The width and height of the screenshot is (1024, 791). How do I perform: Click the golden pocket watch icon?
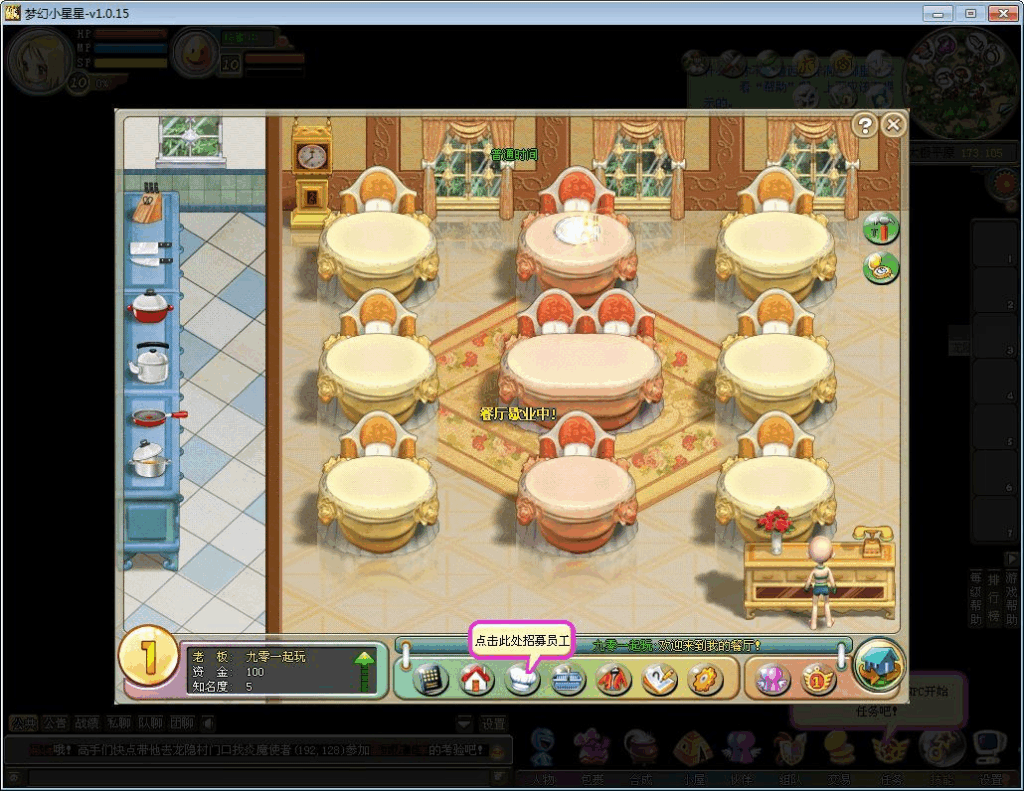point(881,267)
